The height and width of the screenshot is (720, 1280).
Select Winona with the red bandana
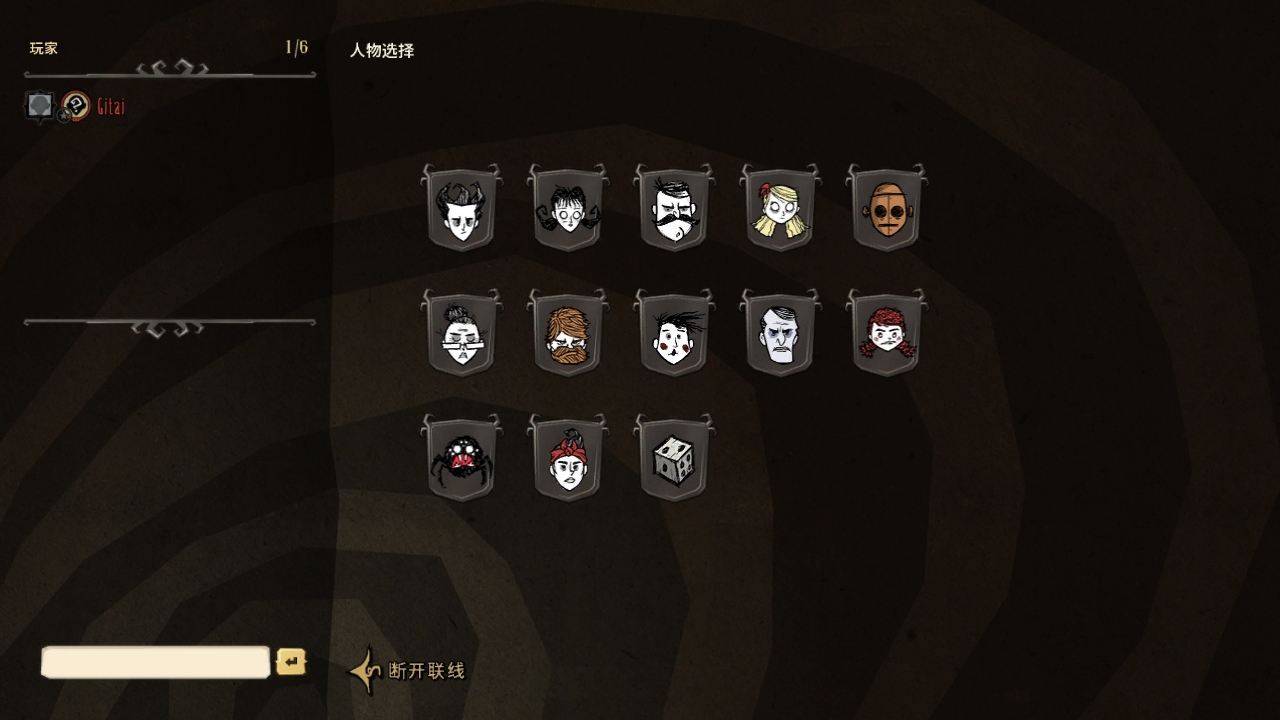tap(567, 459)
